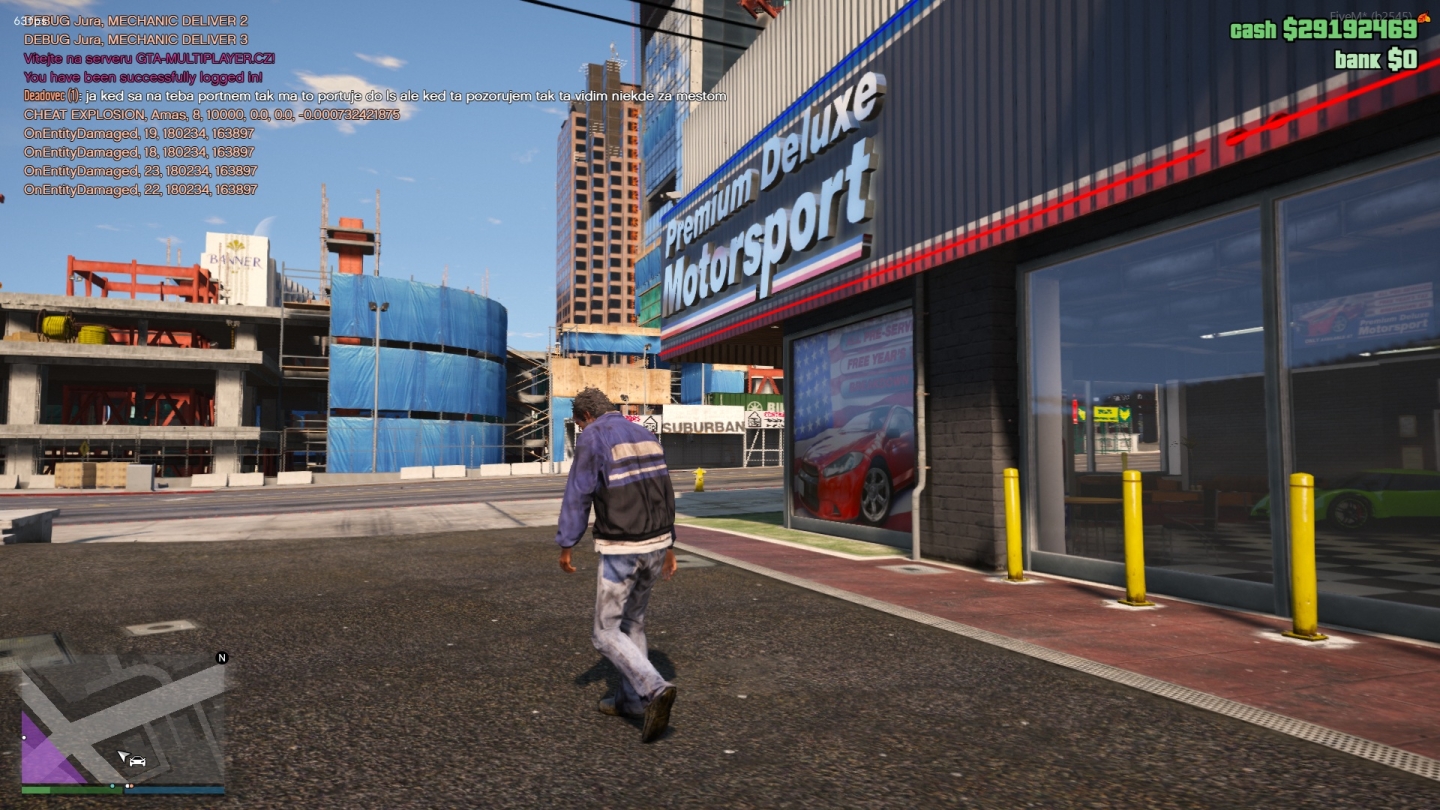Open the DEBUG Jura MECHANIC DELIVER 2 message
This screenshot has width=1440, height=810.
135,20
